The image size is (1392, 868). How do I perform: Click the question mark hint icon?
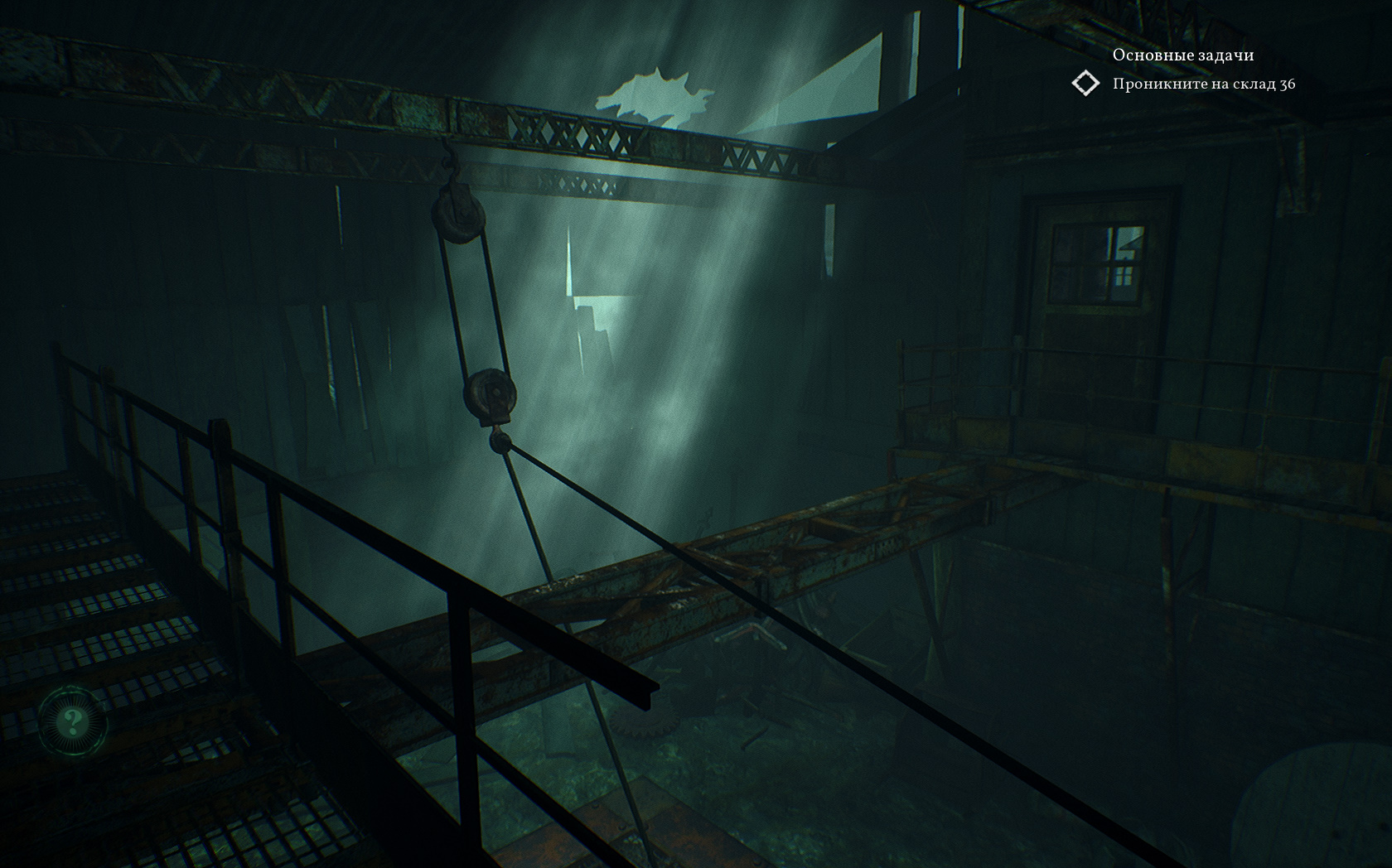72,722
